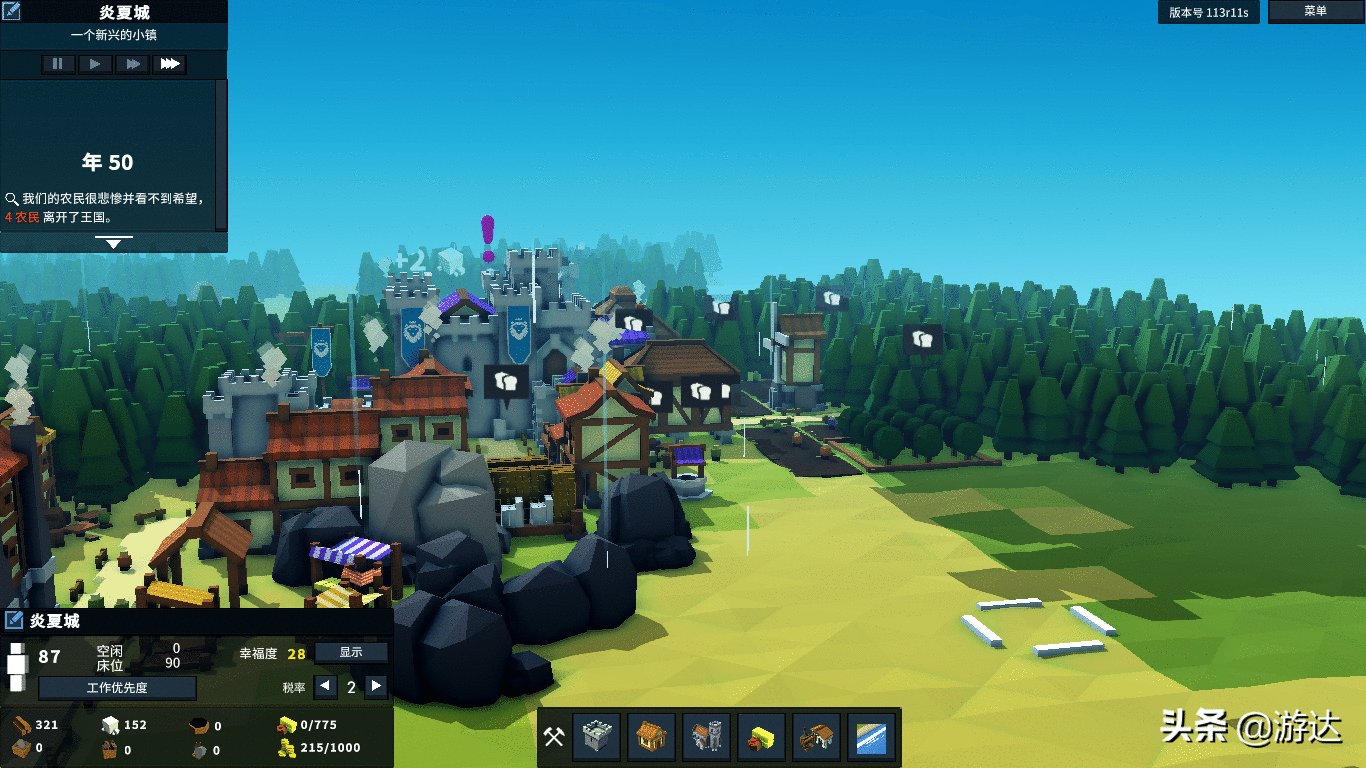Viewport: 1366px width, 768px height.
Task: Open the water and coastline build category
Action: (871, 738)
